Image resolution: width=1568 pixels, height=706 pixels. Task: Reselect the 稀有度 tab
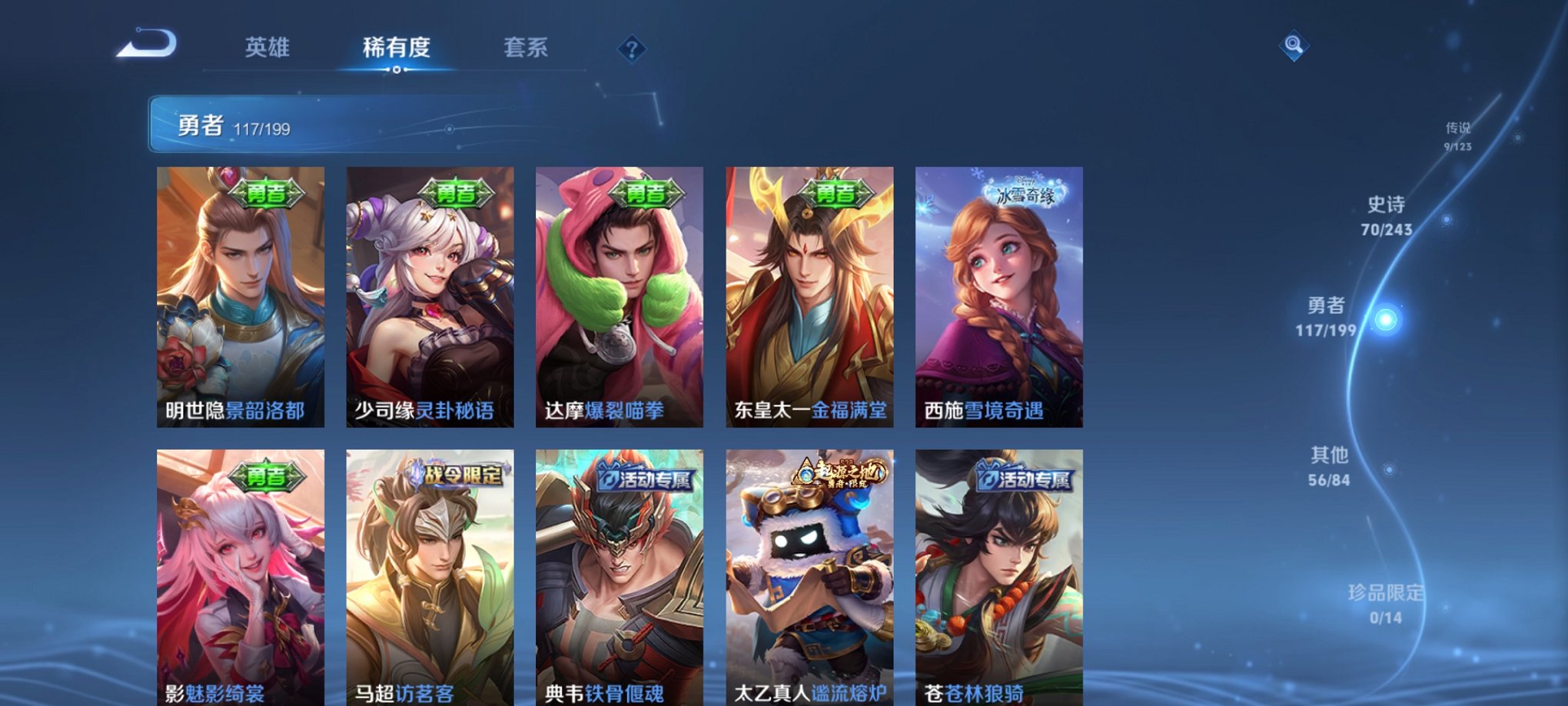pos(396,48)
